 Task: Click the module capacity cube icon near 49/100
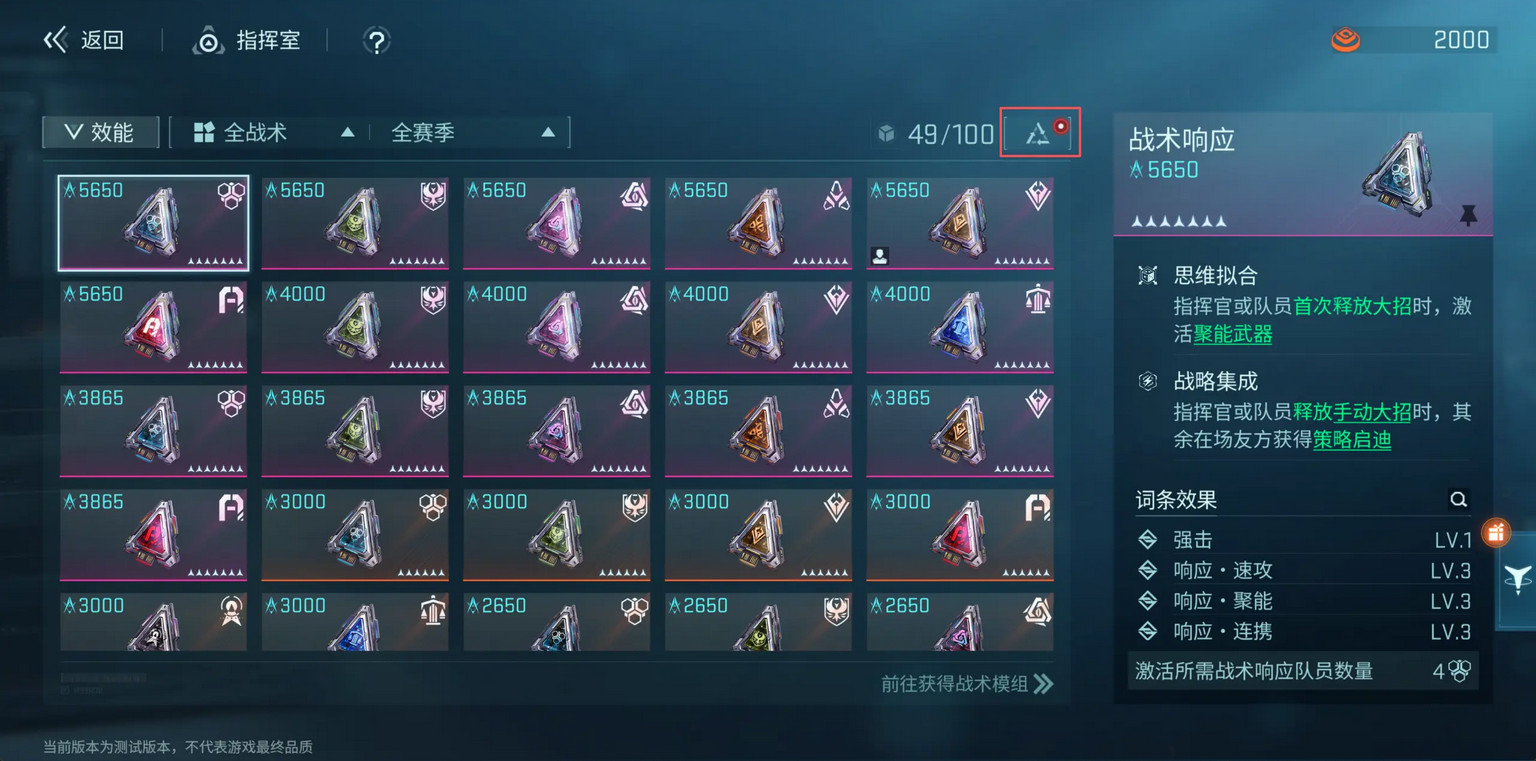(x=888, y=133)
